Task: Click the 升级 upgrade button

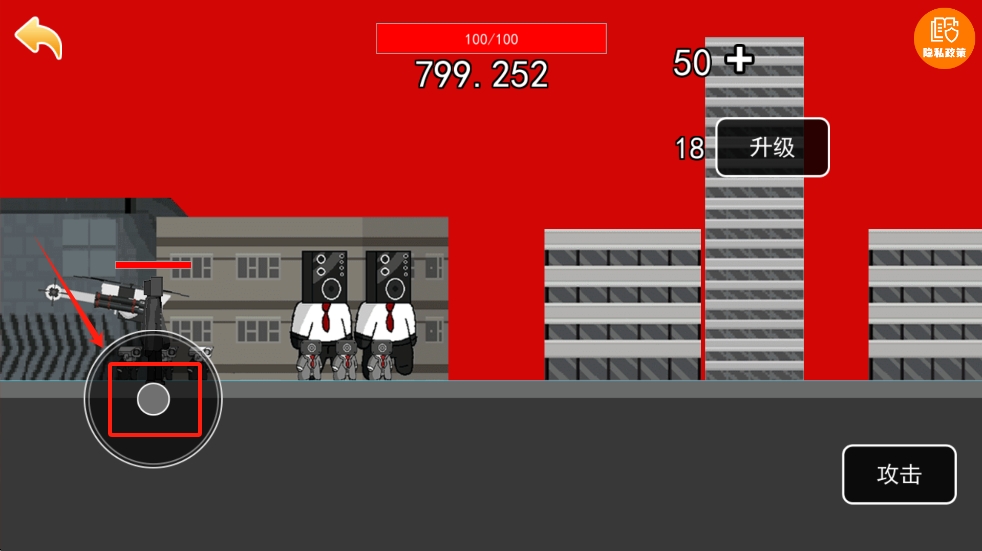Action: tap(772, 148)
